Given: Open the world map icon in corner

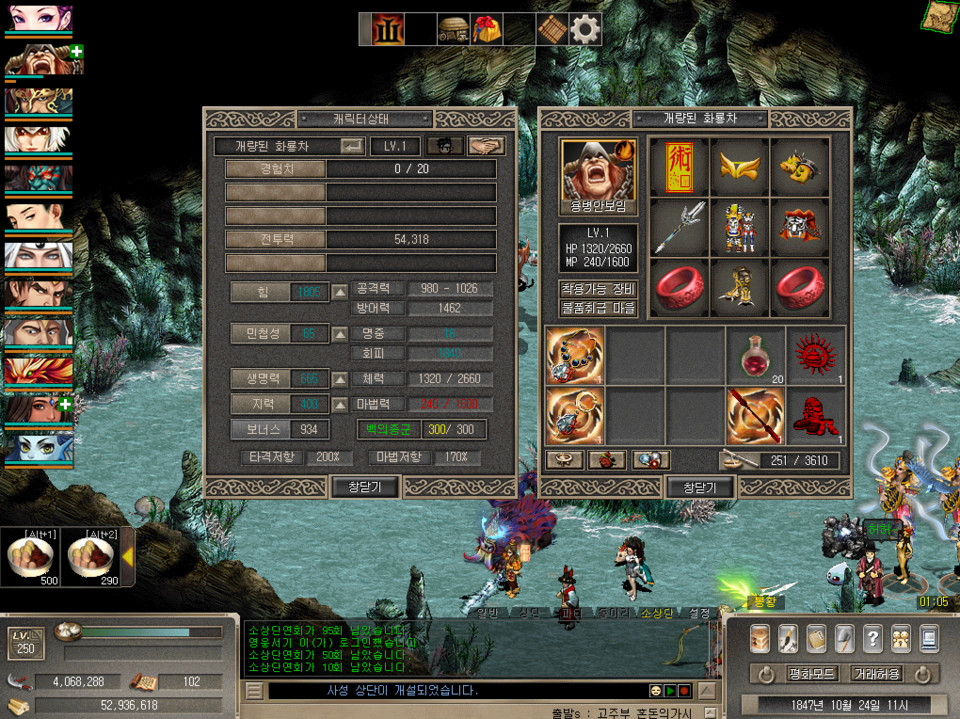Looking at the screenshot, I should 939,16.
